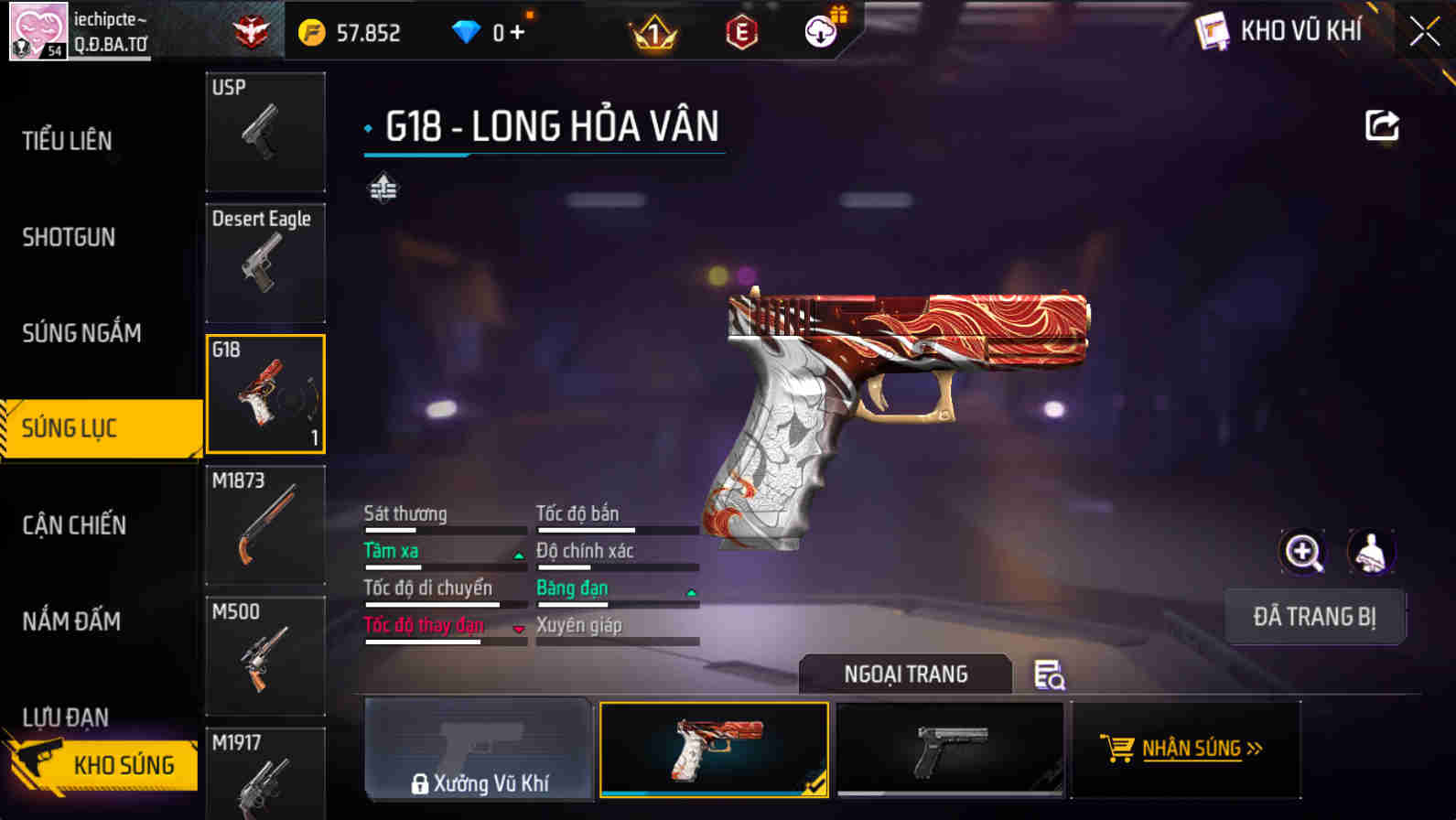
Task: Open the Lựu Đạn category
Action: (66, 716)
